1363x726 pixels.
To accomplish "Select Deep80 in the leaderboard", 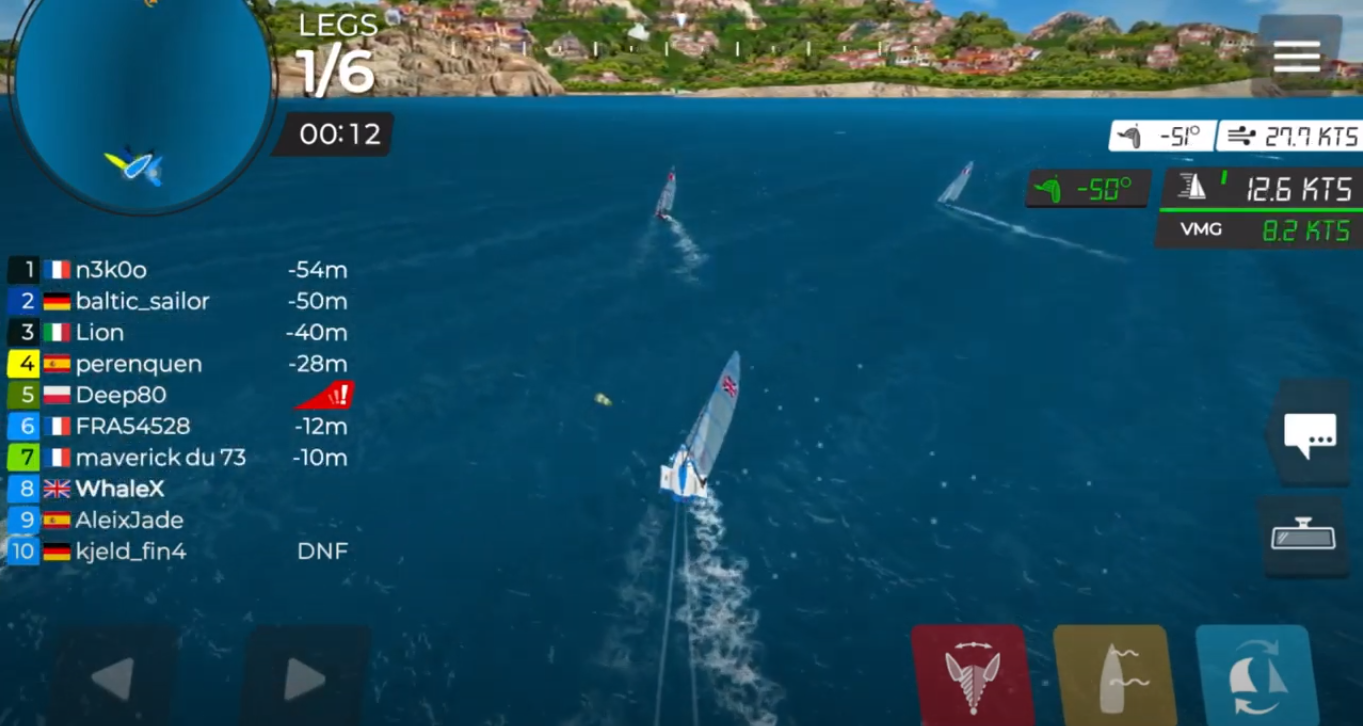I will pyautogui.click(x=120, y=395).
